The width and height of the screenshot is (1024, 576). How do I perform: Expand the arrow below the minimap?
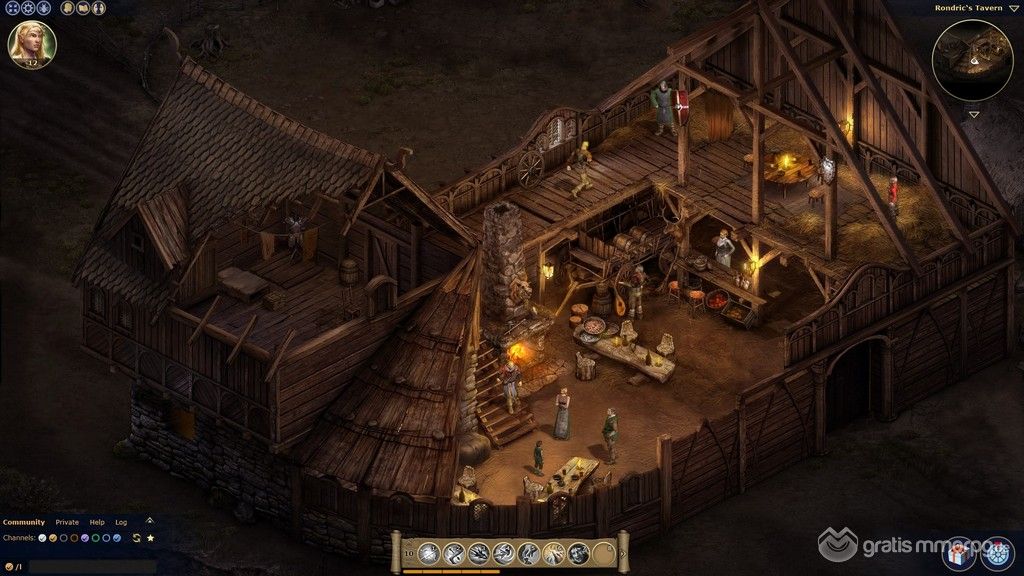(x=973, y=114)
